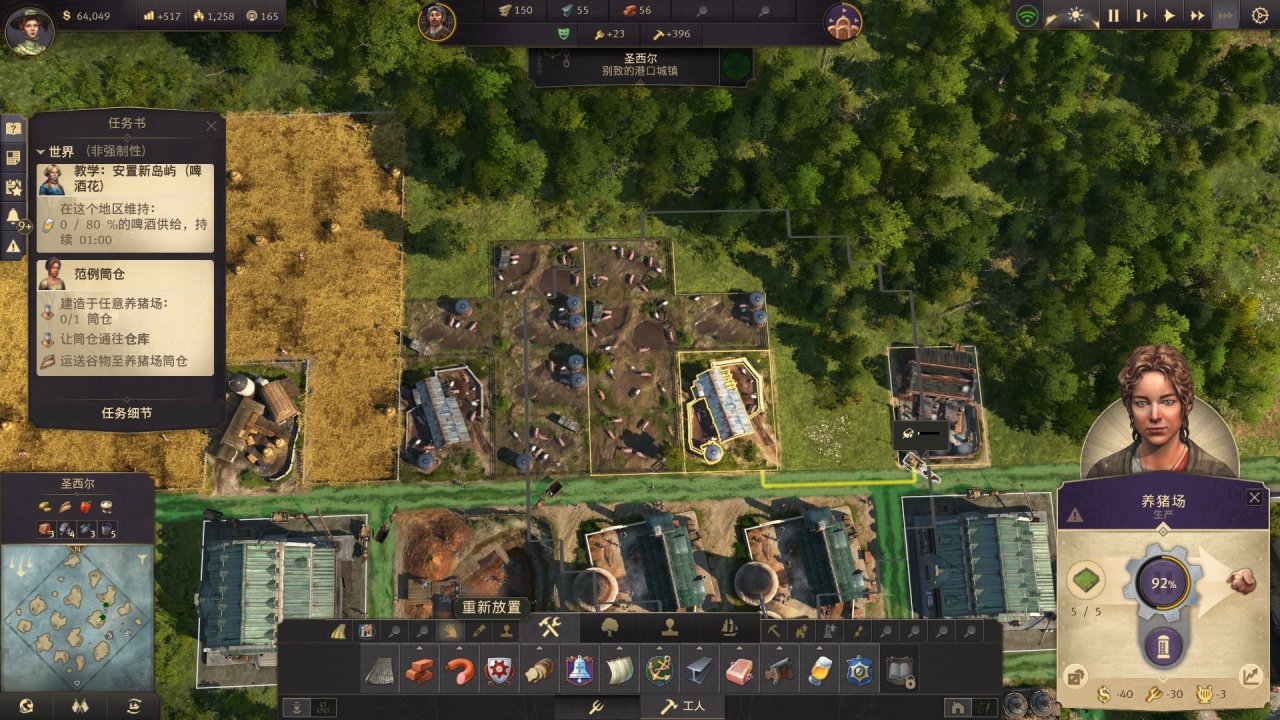Select the beer production building

818,671
